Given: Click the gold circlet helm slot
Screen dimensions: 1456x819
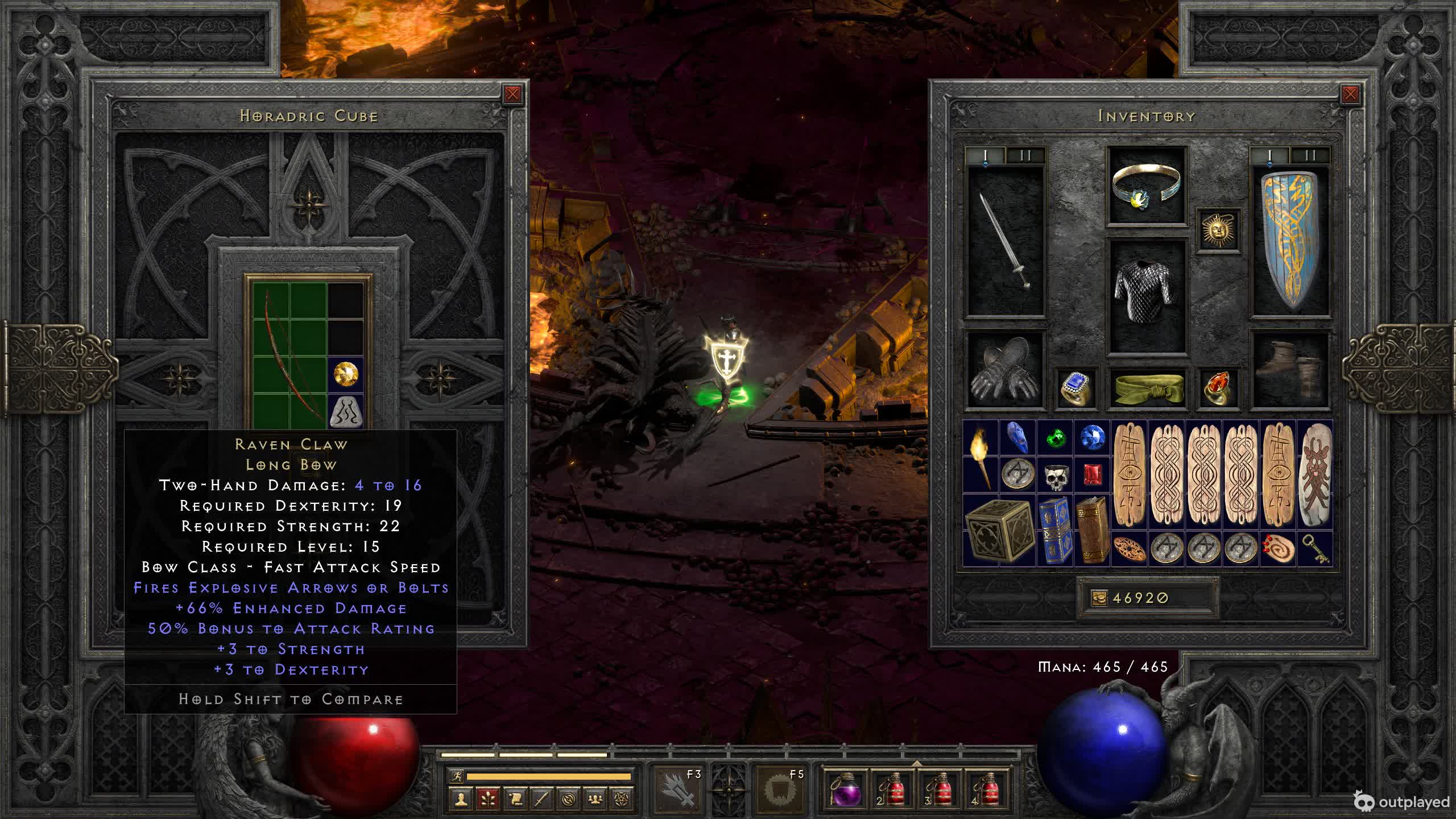Looking at the screenshot, I should [x=1146, y=185].
